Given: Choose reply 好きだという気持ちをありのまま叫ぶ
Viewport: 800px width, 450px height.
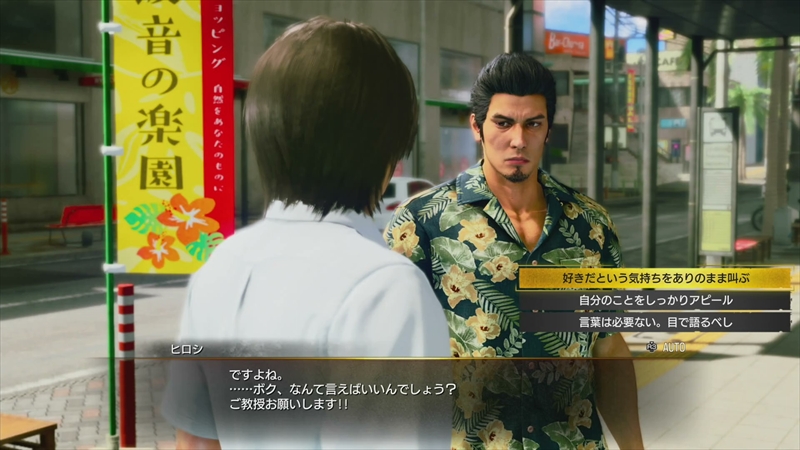Looking at the screenshot, I should pos(655,278).
